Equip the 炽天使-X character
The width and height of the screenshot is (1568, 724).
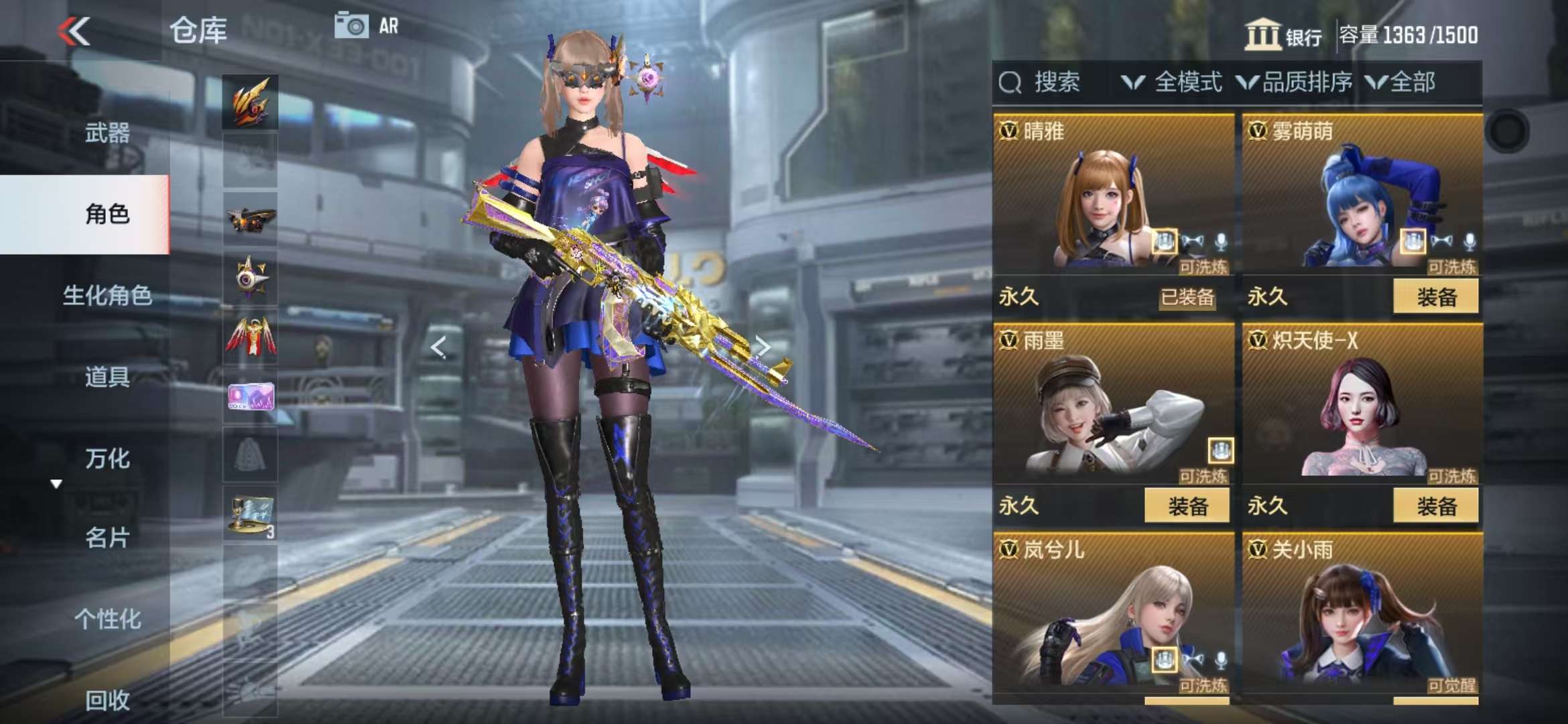pos(1435,505)
